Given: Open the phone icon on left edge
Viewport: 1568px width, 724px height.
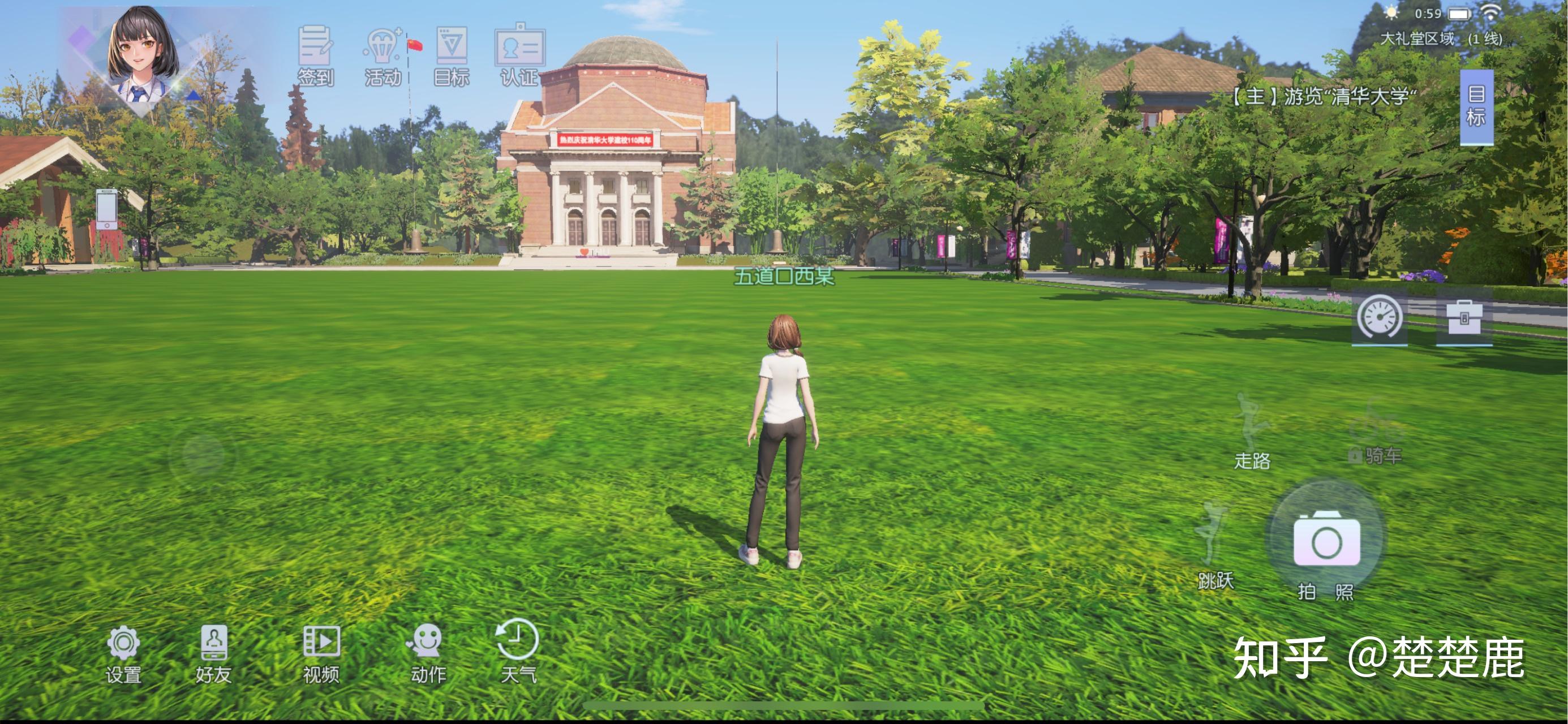Looking at the screenshot, I should pyautogui.click(x=106, y=209).
